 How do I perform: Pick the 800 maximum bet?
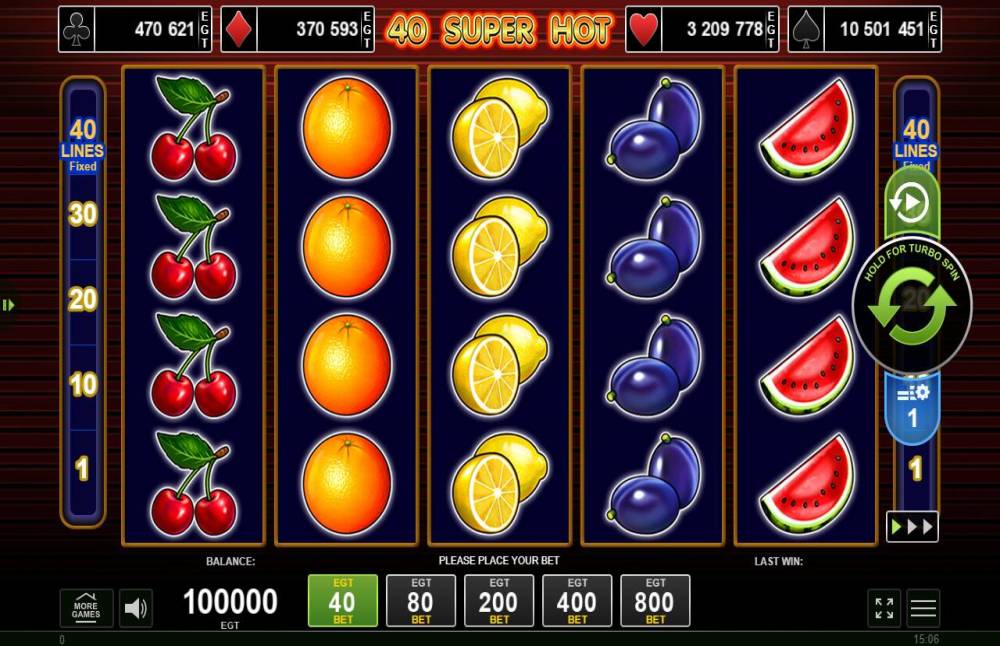[x=655, y=601]
